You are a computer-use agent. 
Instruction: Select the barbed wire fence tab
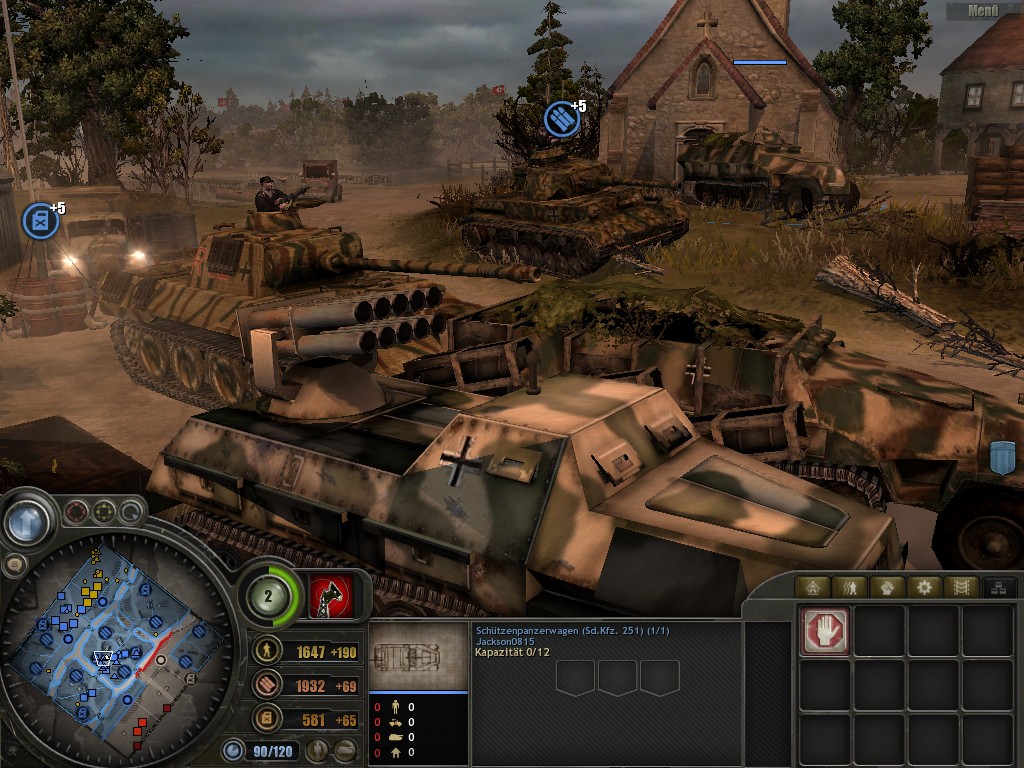(960, 587)
